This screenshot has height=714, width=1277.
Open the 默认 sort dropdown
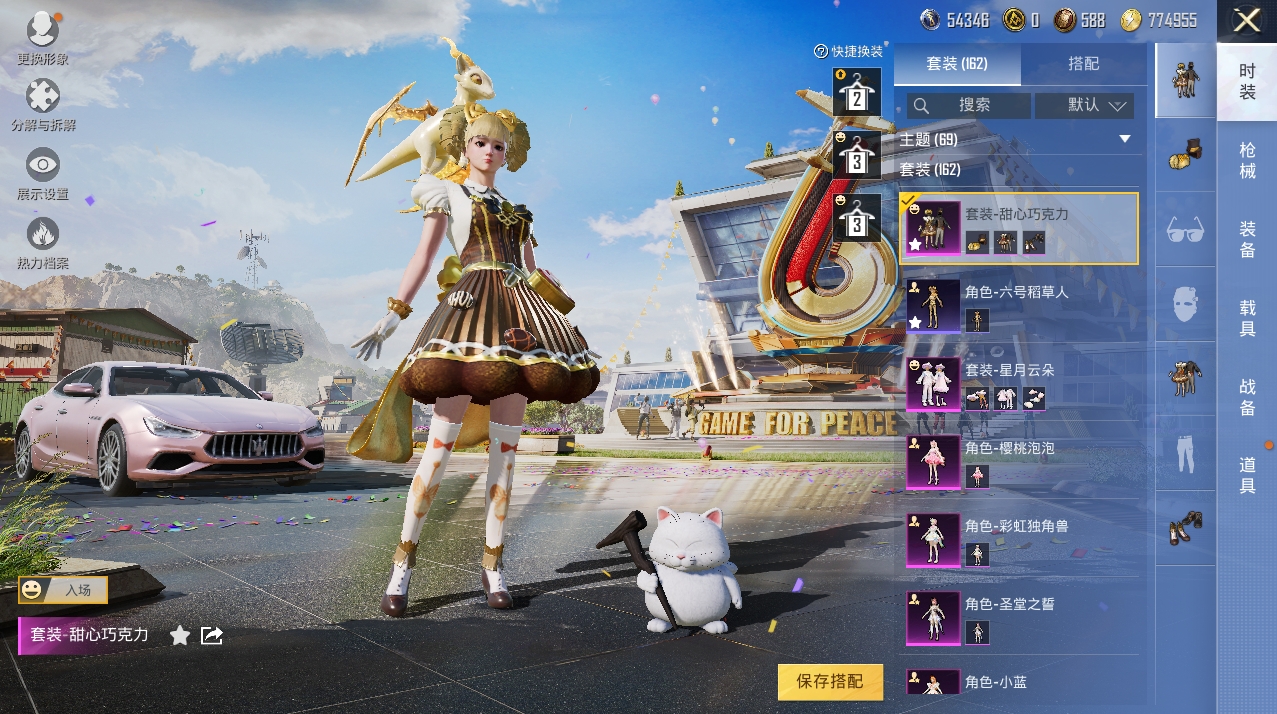pyautogui.click(x=1084, y=105)
